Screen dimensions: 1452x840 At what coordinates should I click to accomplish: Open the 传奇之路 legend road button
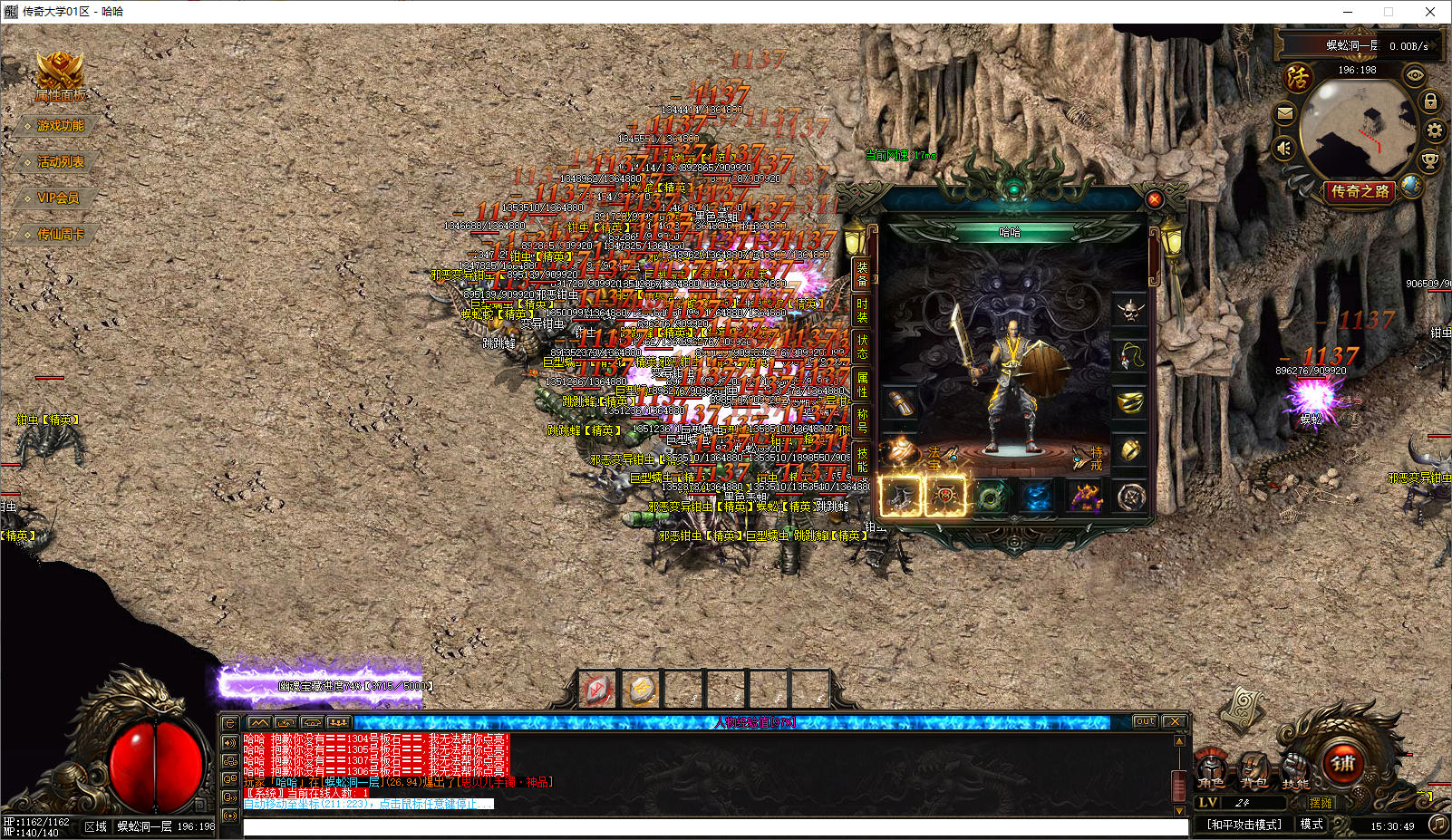click(1360, 191)
